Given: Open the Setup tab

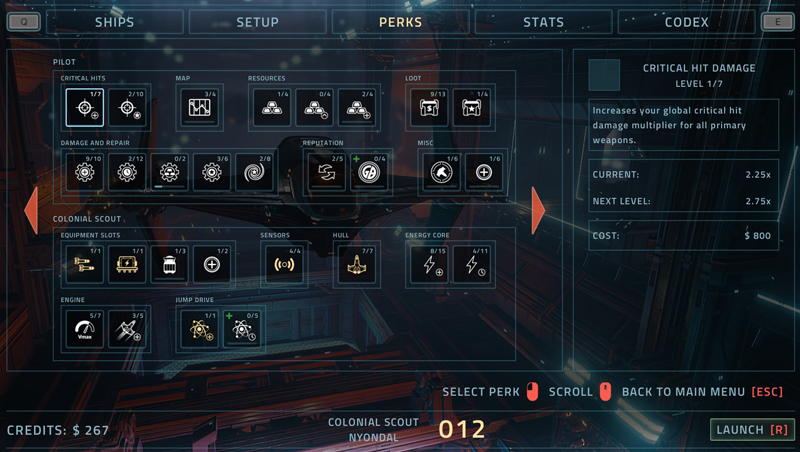Looking at the screenshot, I should 257,22.
